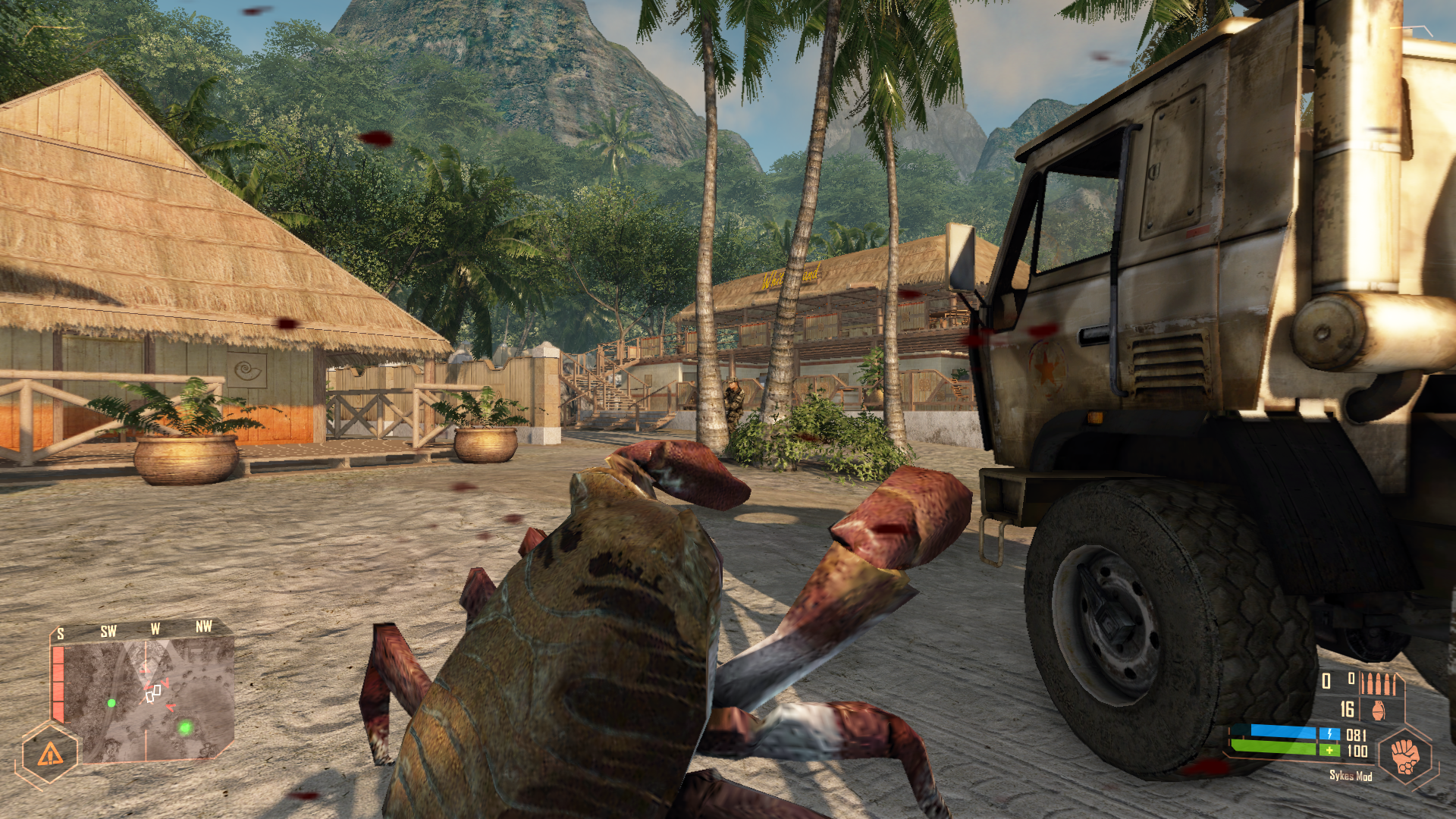Choose the grenade icon

(1378, 711)
